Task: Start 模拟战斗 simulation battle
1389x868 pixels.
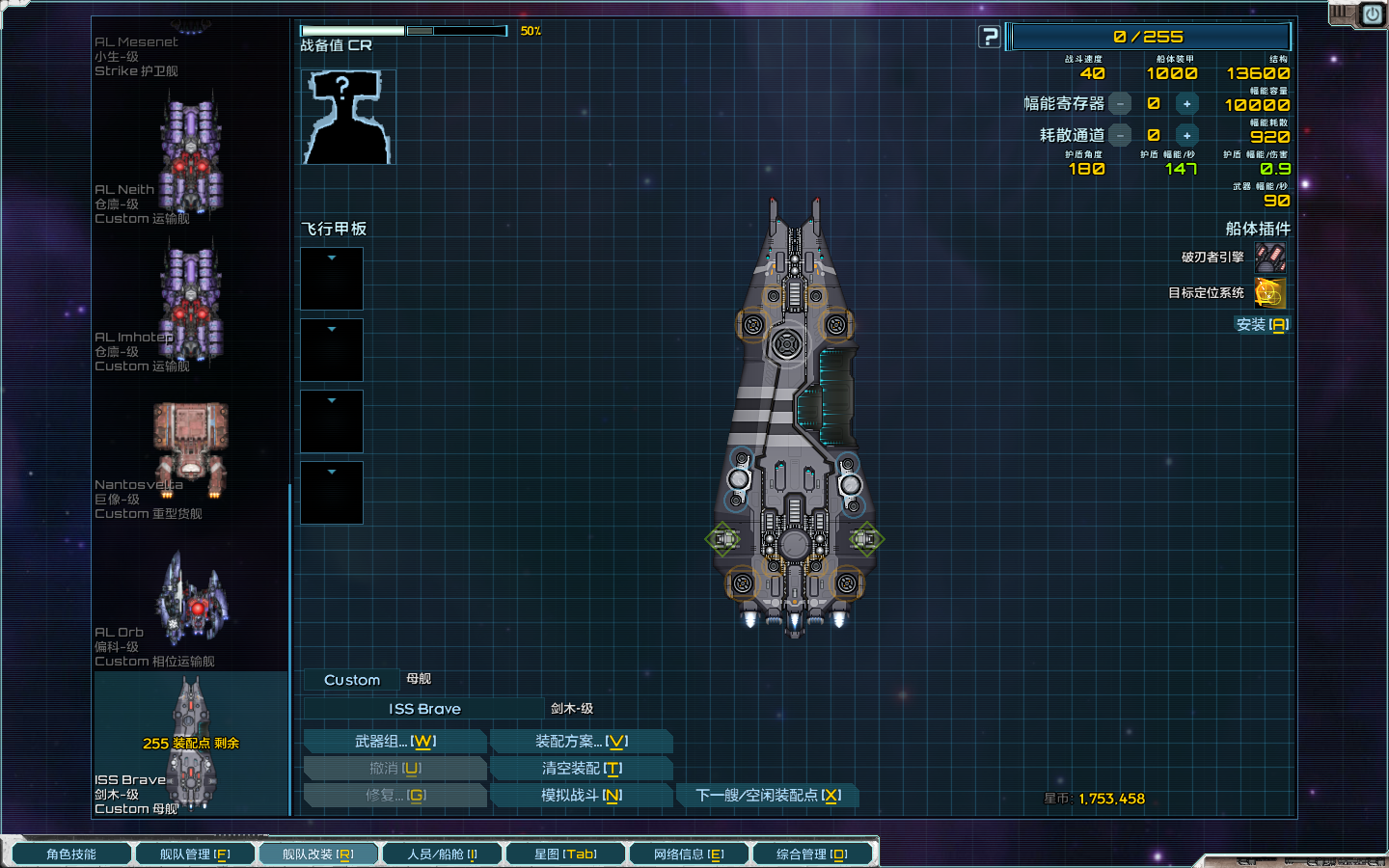Action: tap(581, 796)
